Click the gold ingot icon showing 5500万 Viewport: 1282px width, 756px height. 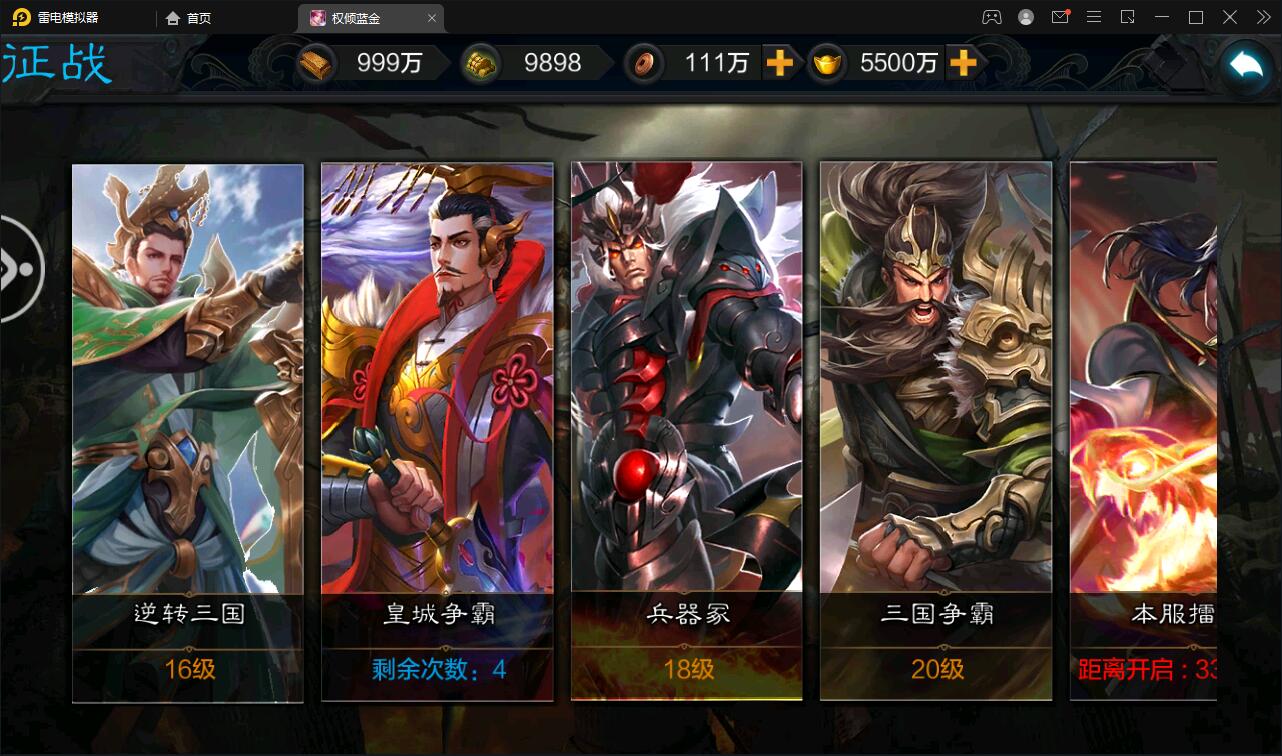[827, 63]
